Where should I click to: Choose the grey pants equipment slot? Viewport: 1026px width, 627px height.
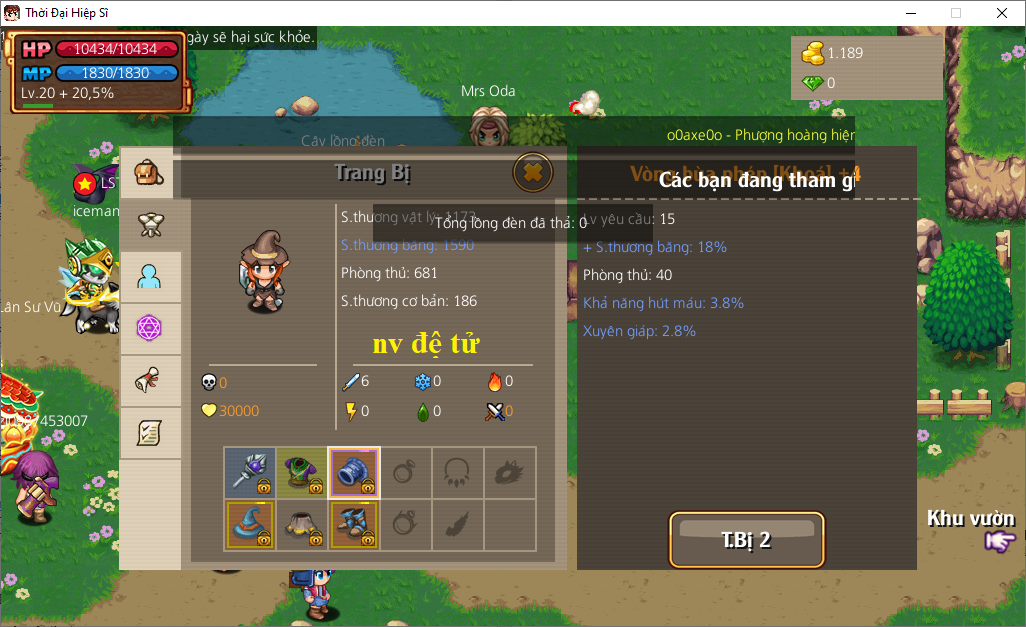point(302,524)
